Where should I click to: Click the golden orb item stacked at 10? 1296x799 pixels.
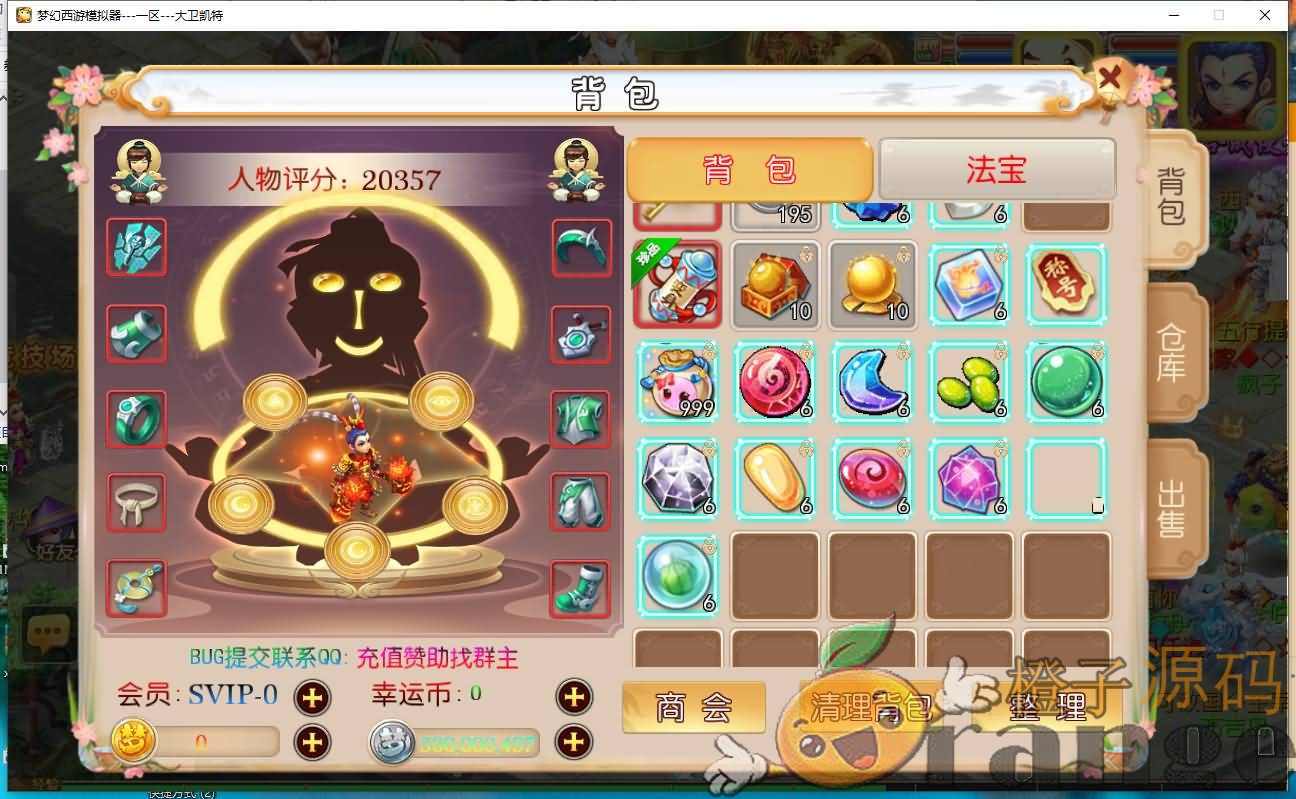pyautogui.click(x=872, y=287)
